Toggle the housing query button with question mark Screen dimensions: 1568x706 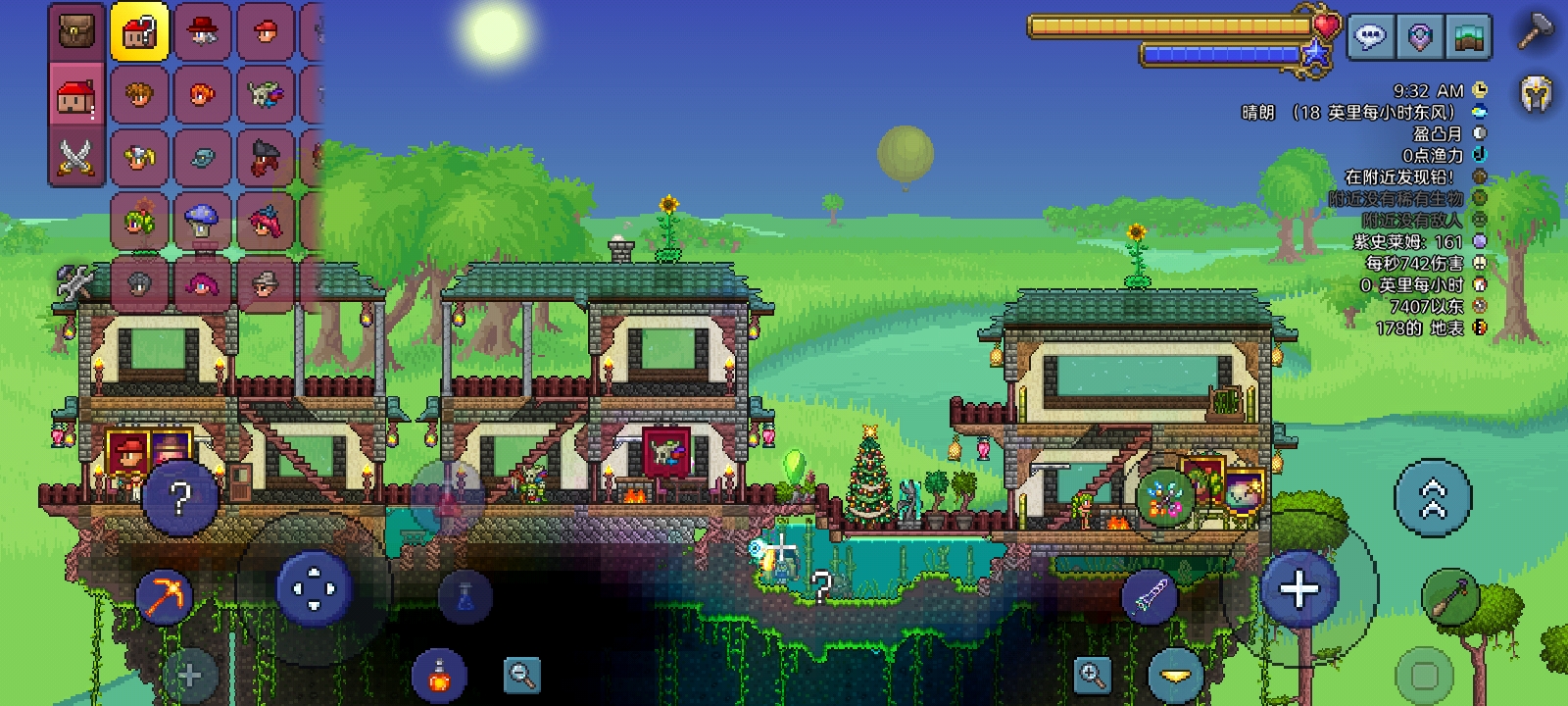pos(139,32)
